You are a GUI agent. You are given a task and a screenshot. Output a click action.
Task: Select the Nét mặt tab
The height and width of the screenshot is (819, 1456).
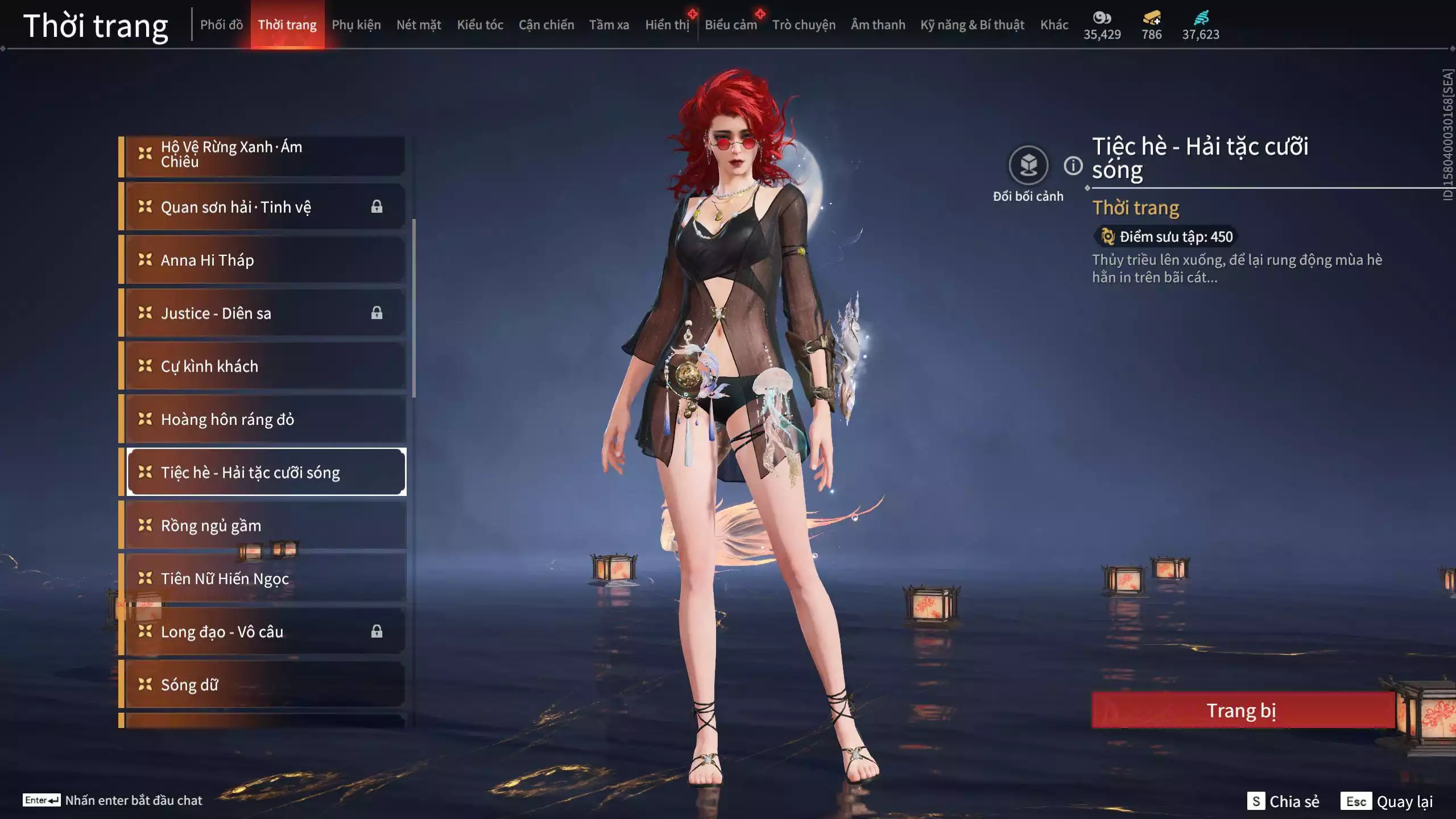[x=419, y=25]
